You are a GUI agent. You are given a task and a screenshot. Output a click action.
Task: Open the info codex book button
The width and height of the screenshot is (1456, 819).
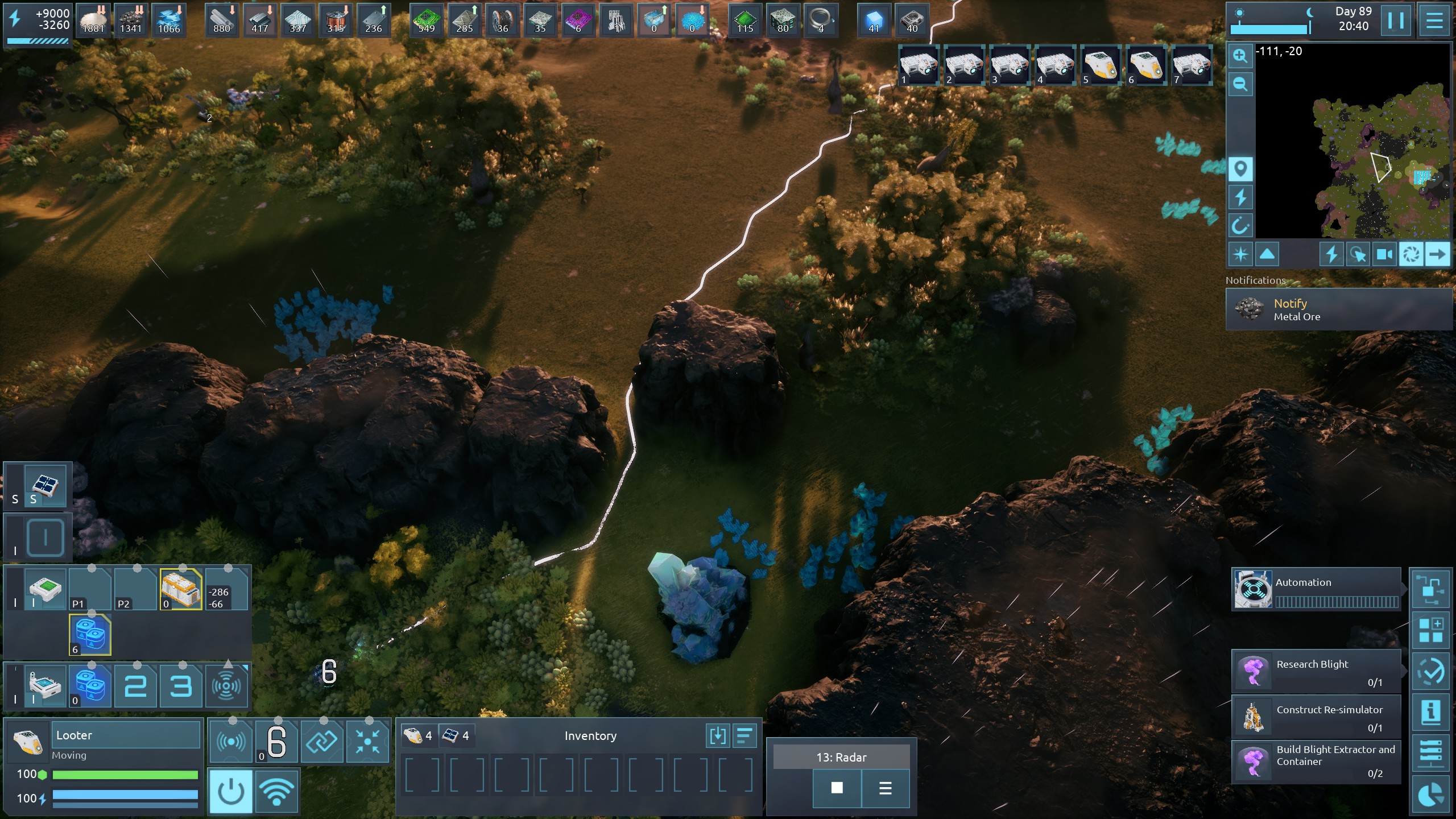(x=1431, y=712)
